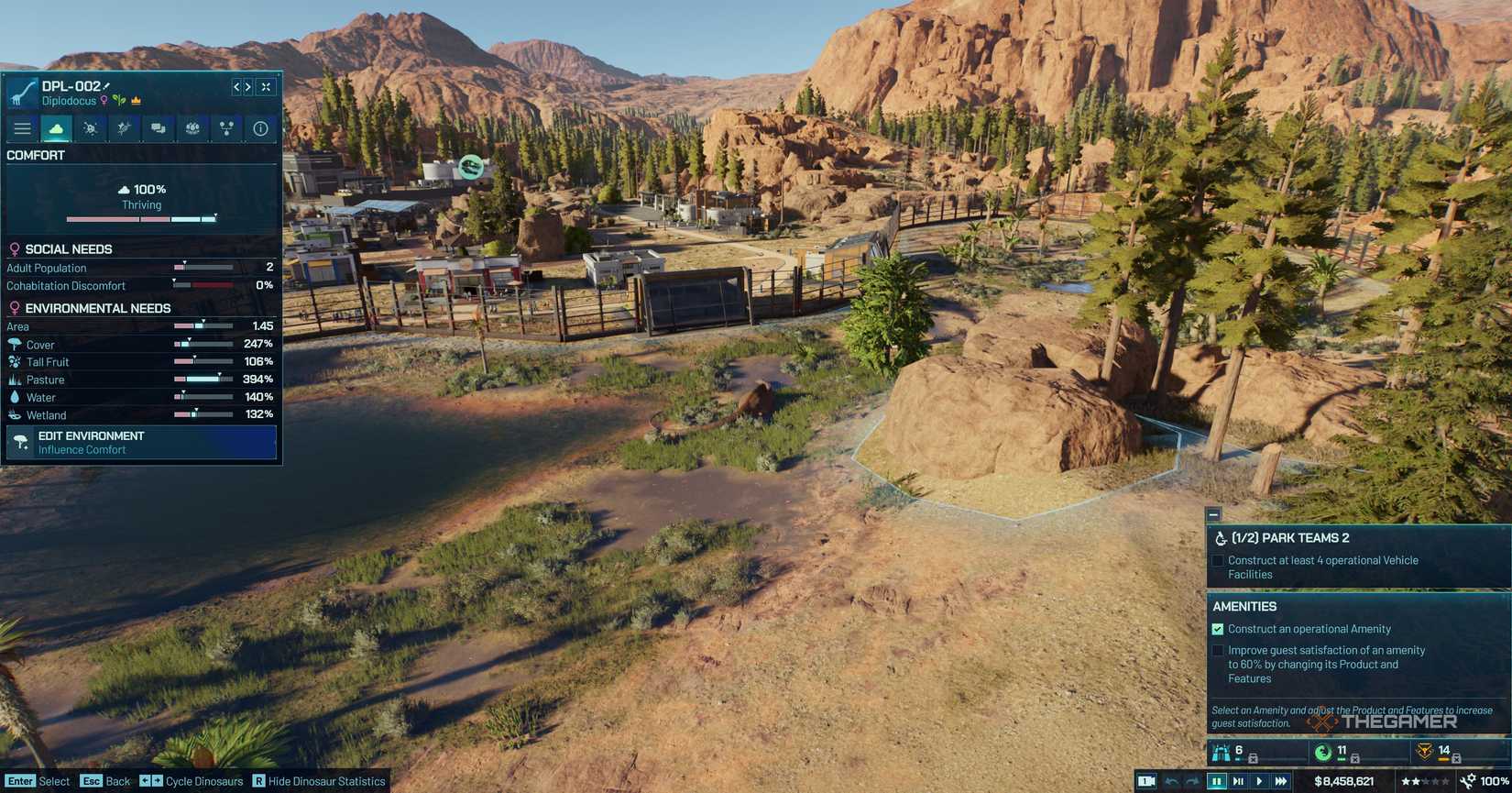Open the Environmental Needs section

pos(96,308)
